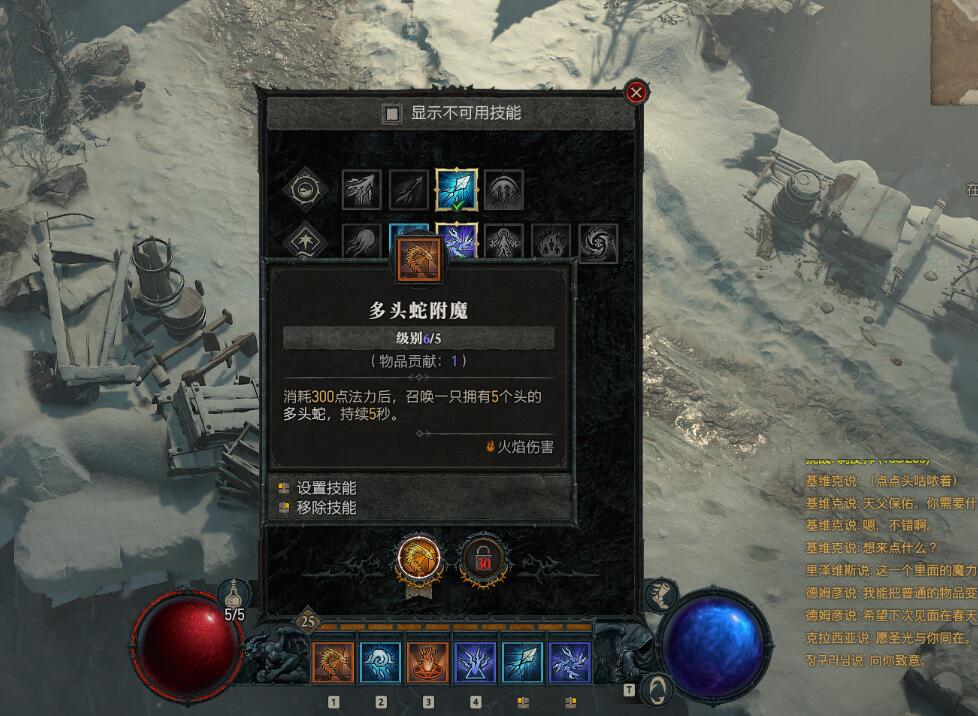Activate the lightning tree skill in the hotbar
Image resolution: width=978 pixels, height=716 pixels.
(475, 662)
